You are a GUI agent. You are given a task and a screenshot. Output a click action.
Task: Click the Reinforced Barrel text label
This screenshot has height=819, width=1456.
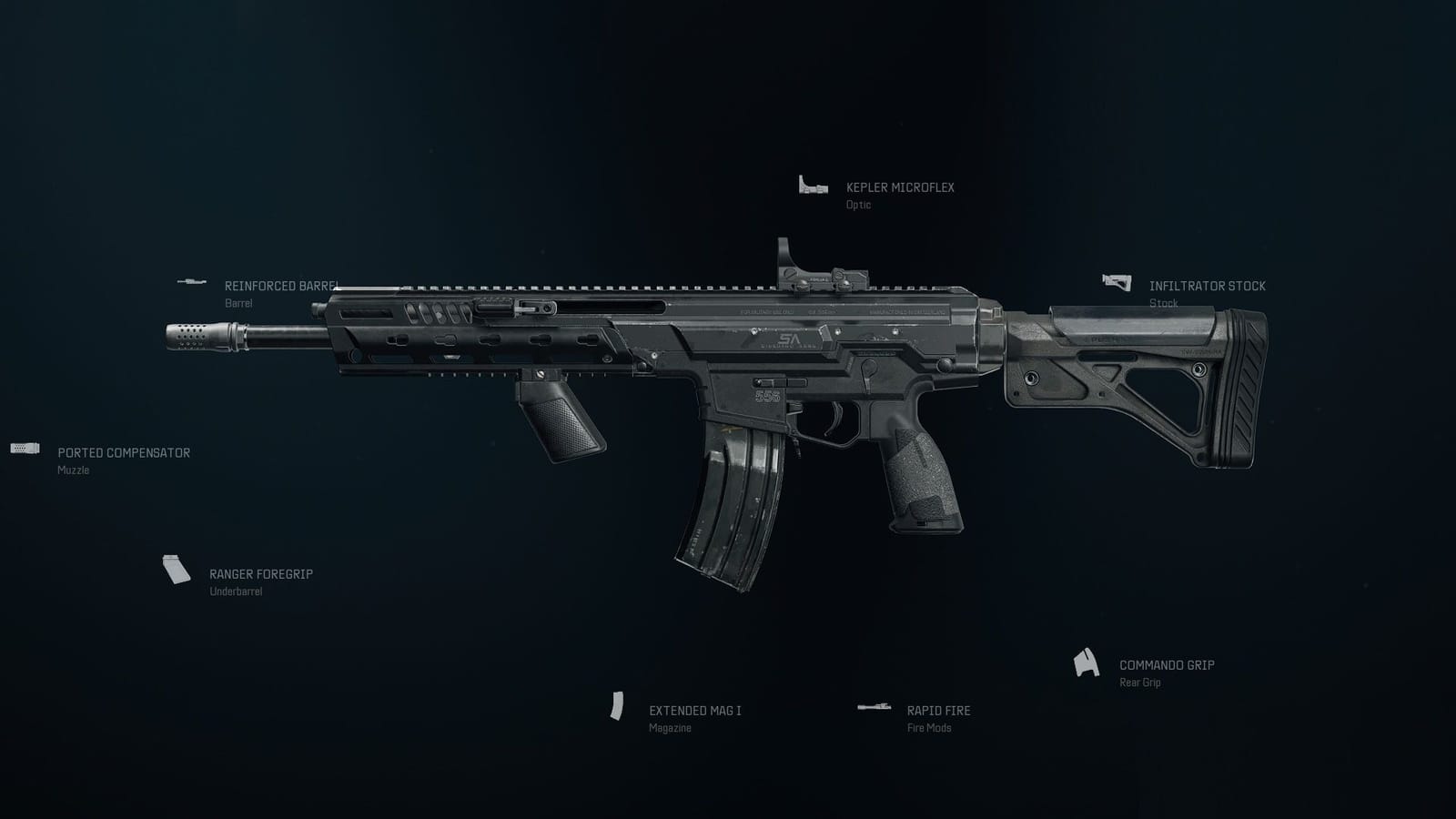point(280,285)
